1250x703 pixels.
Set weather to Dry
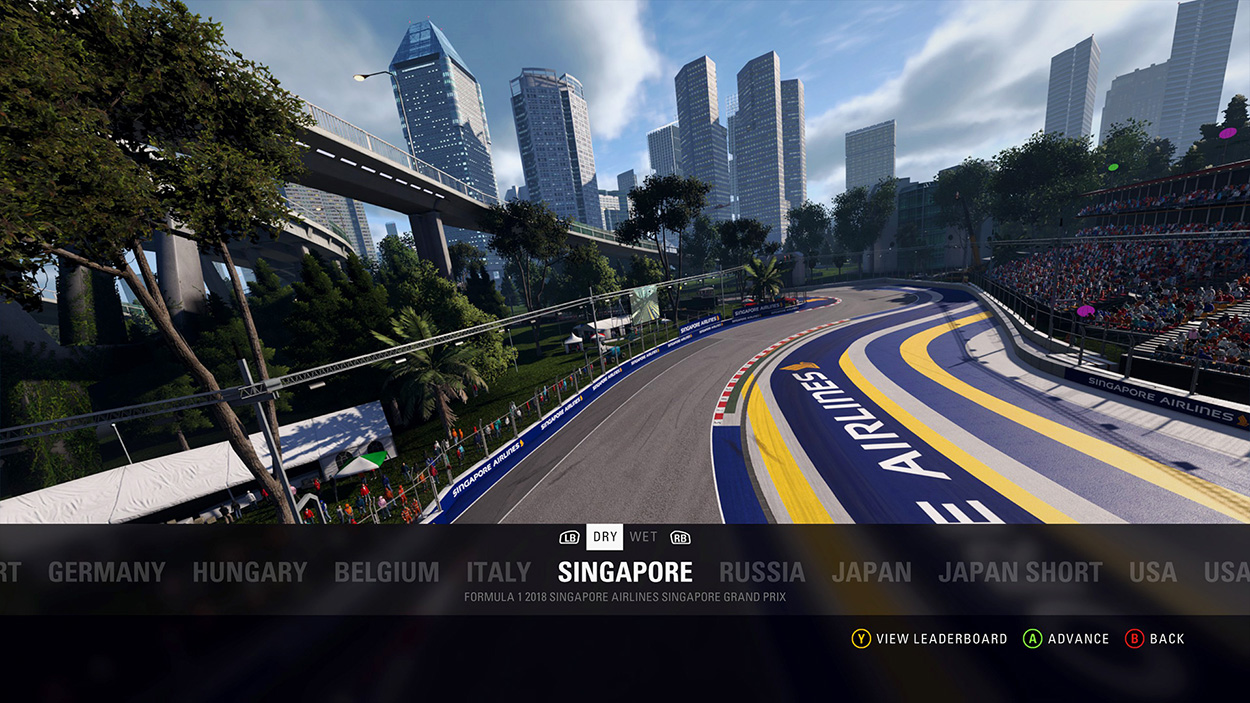(605, 537)
